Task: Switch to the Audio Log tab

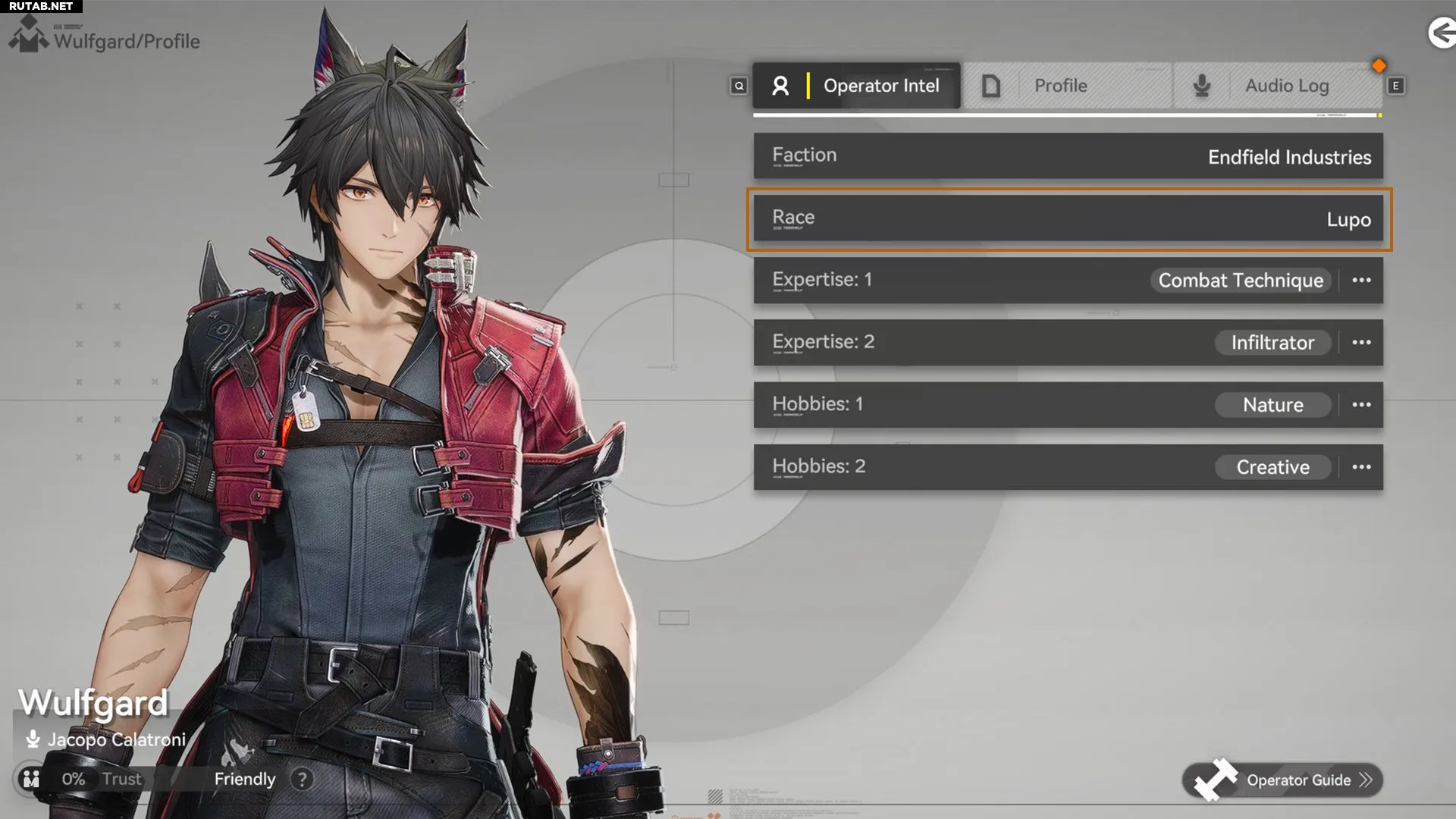Action: 1279,86
